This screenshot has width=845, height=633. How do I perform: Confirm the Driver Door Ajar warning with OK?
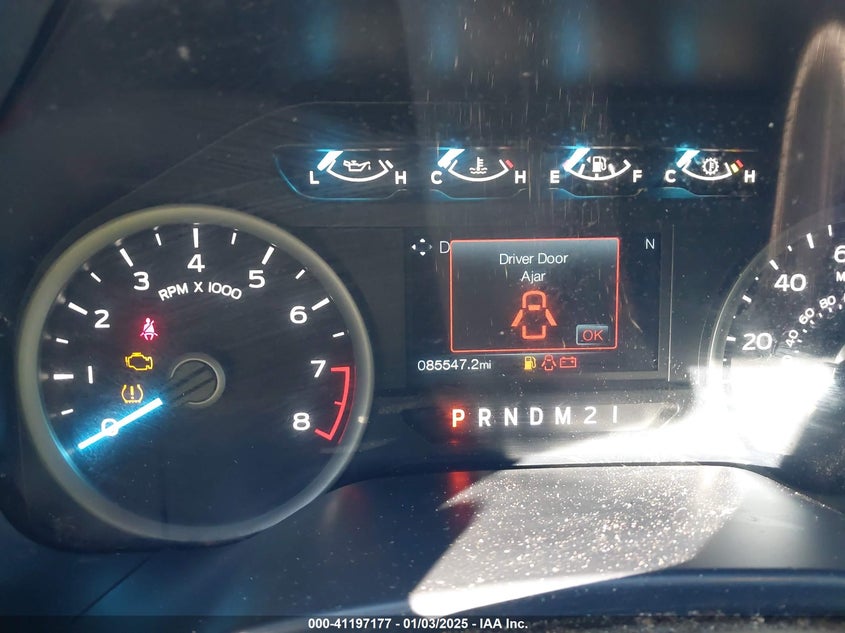[593, 335]
